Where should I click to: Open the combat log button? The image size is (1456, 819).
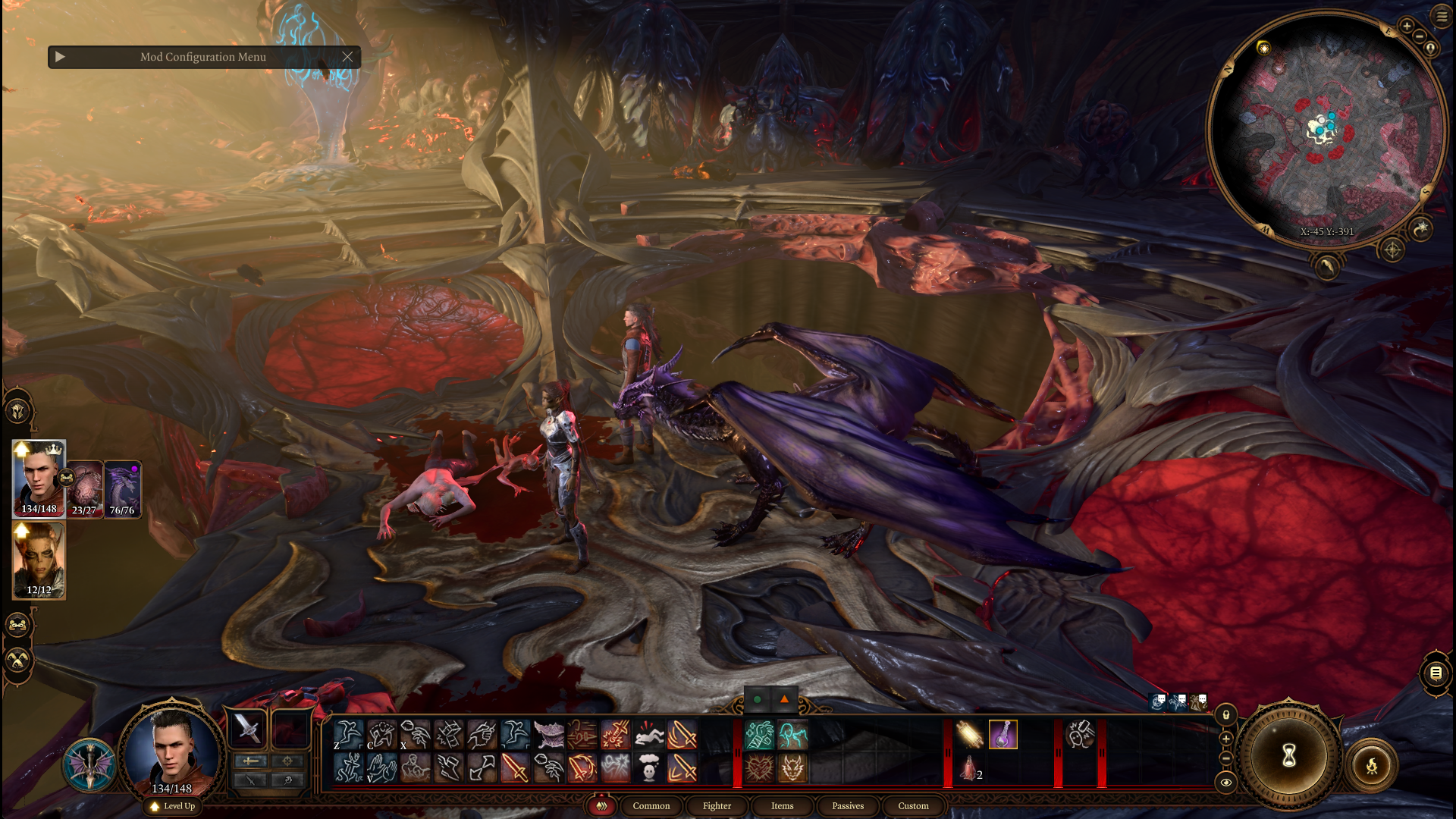(1436, 673)
